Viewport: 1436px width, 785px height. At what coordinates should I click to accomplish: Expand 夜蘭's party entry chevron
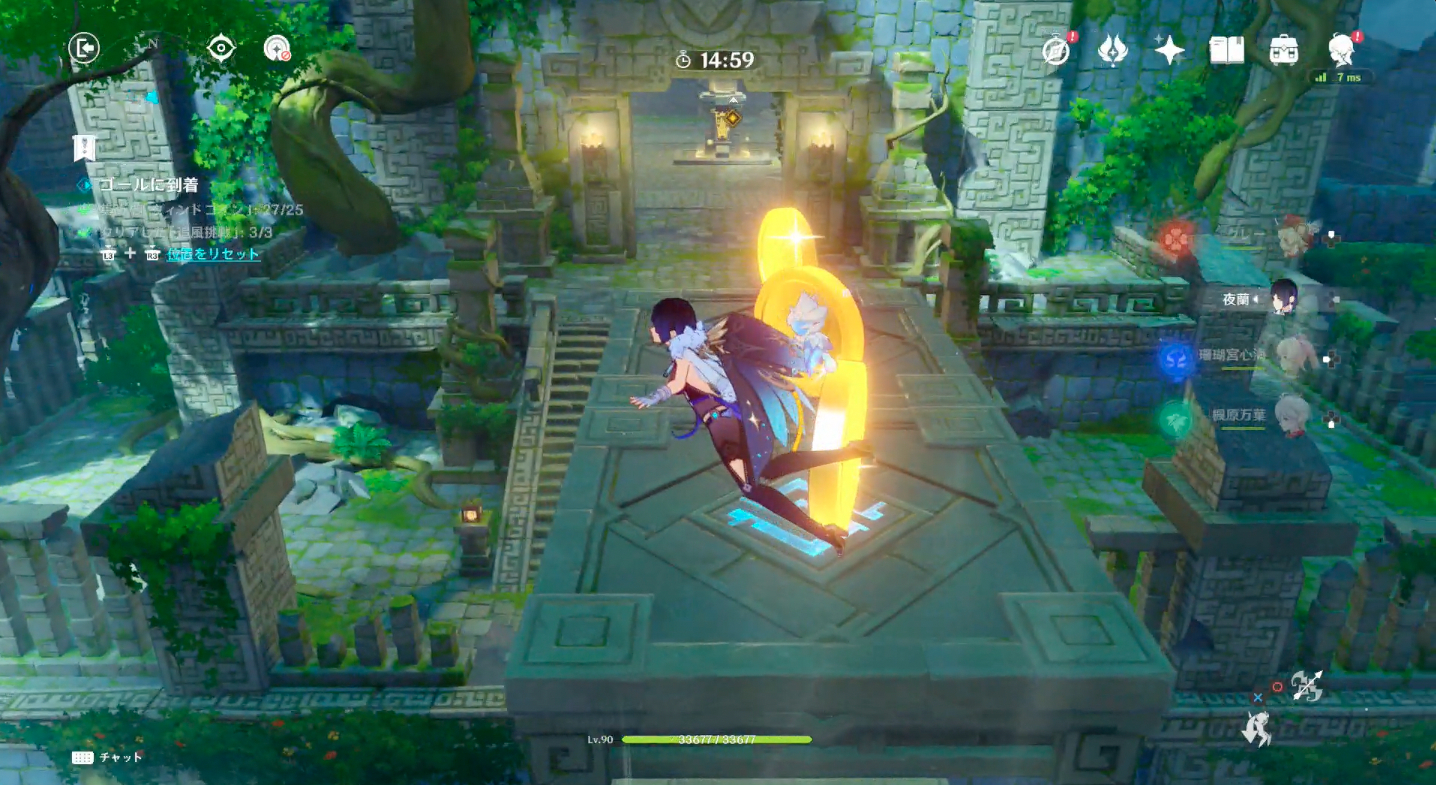coord(1256,298)
